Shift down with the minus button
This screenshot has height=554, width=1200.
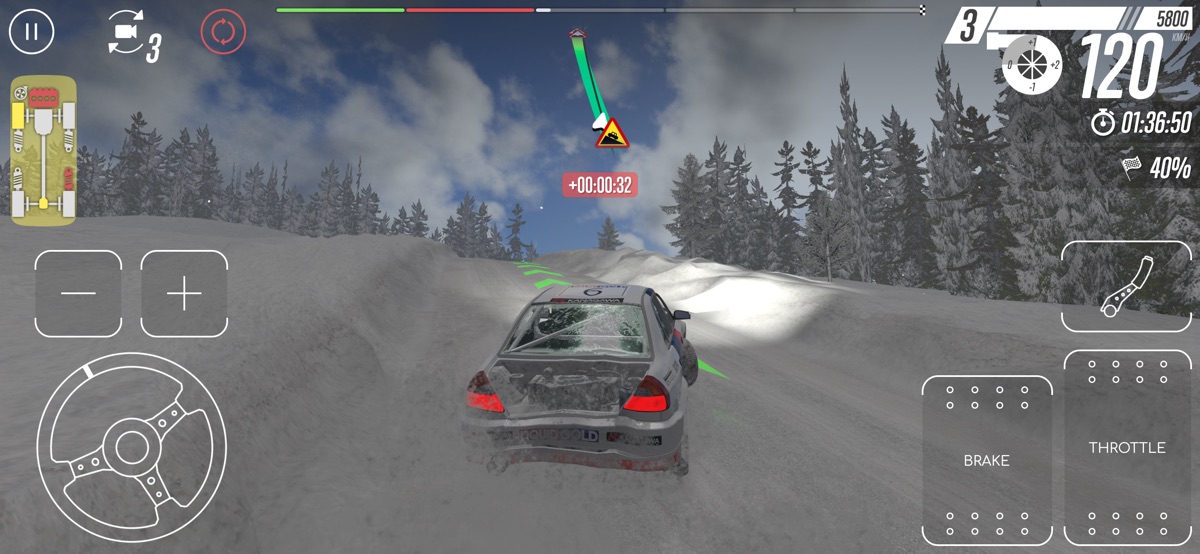[x=78, y=293]
